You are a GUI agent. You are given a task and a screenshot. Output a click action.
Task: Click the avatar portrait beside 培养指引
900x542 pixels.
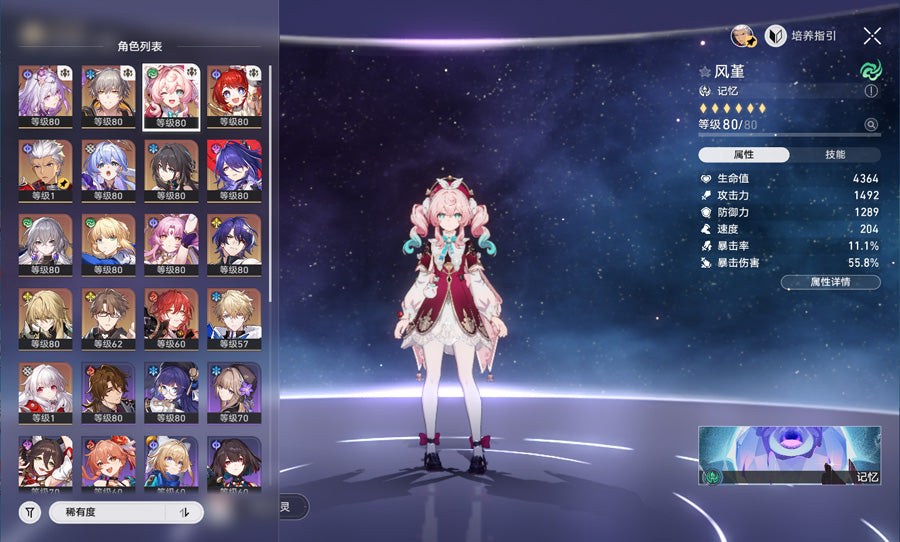click(x=742, y=36)
